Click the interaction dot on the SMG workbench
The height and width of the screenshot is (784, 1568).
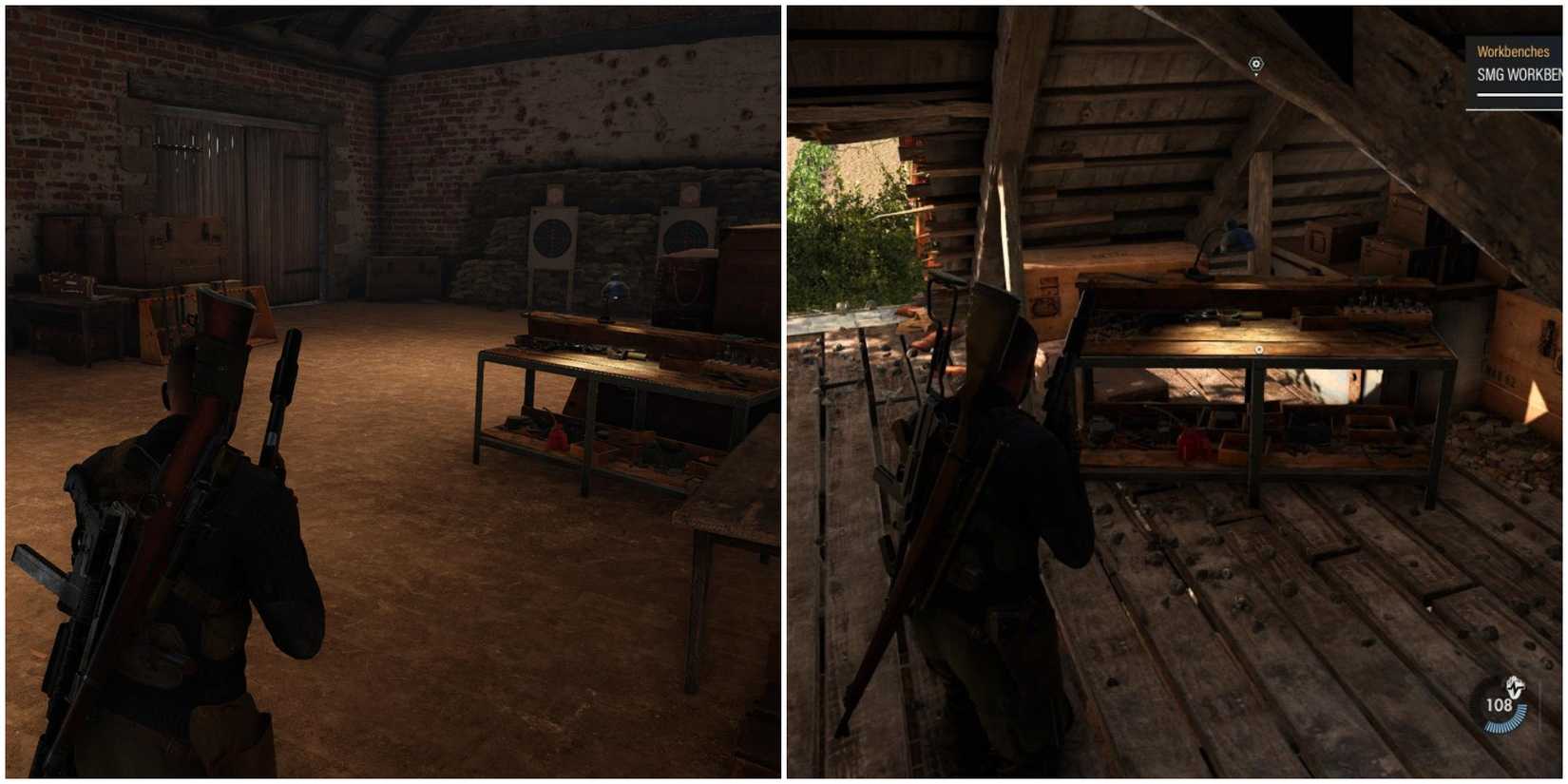click(1259, 349)
